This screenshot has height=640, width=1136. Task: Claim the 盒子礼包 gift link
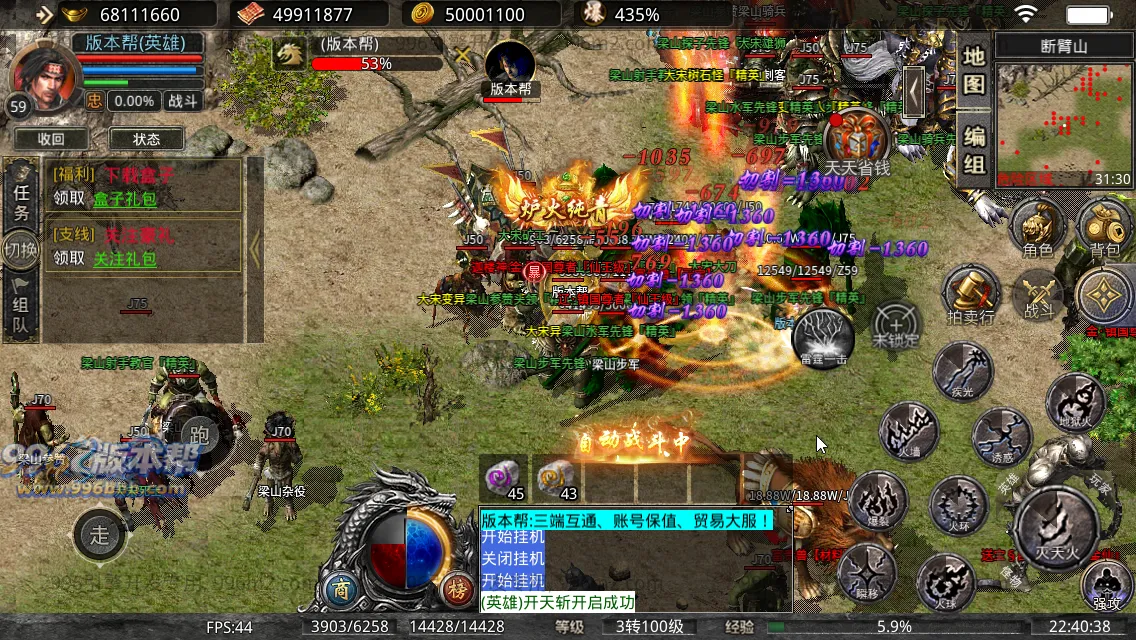[125, 198]
